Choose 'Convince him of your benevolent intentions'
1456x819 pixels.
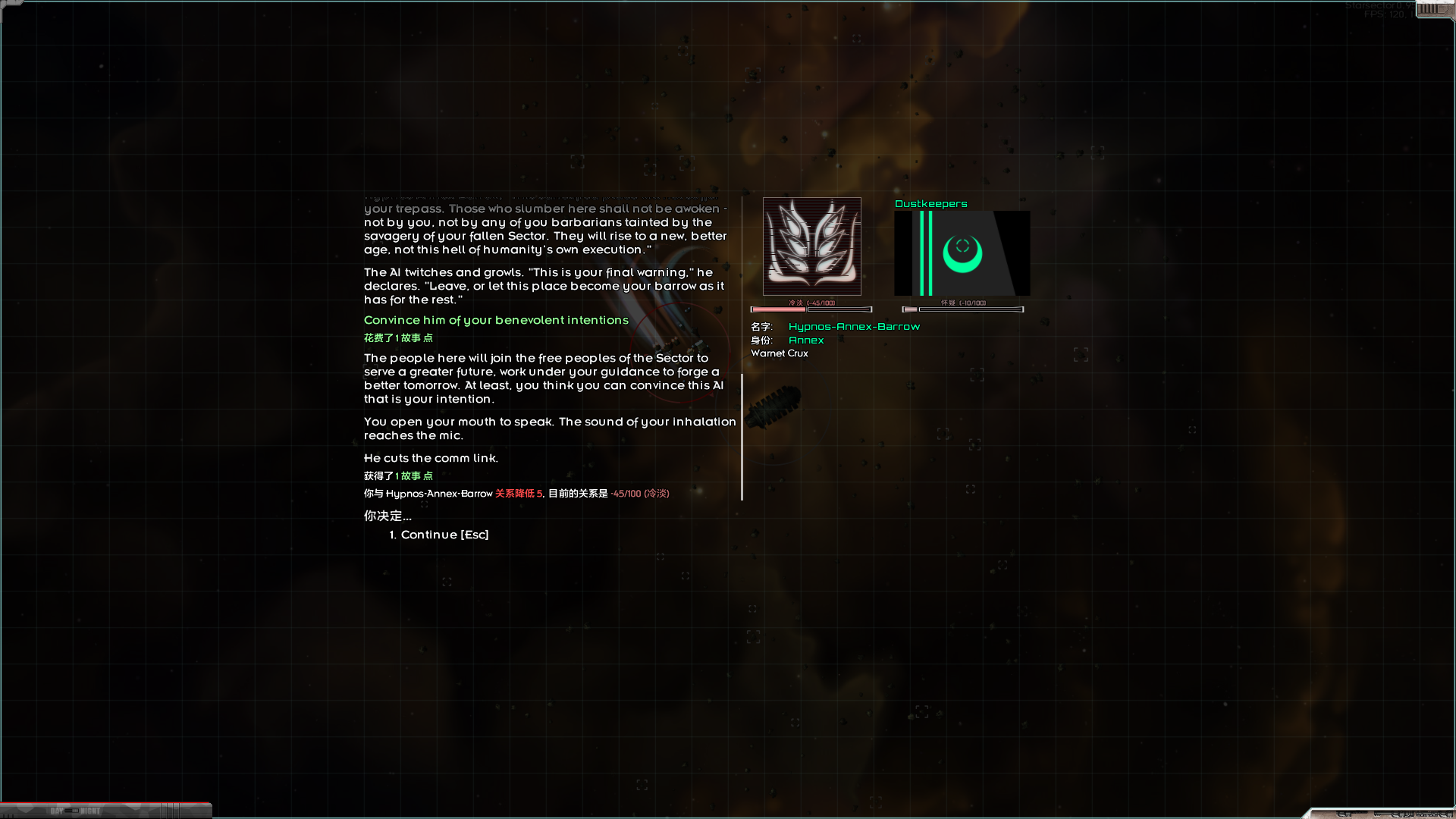496,320
